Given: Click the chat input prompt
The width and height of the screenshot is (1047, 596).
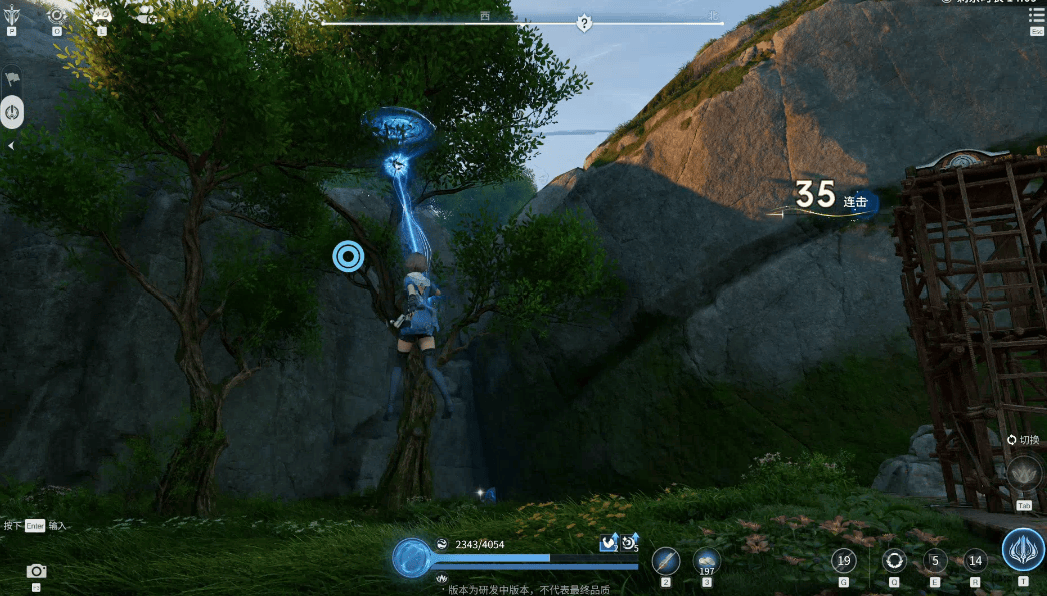Looking at the screenshot, I should click(x=35, y=525).
